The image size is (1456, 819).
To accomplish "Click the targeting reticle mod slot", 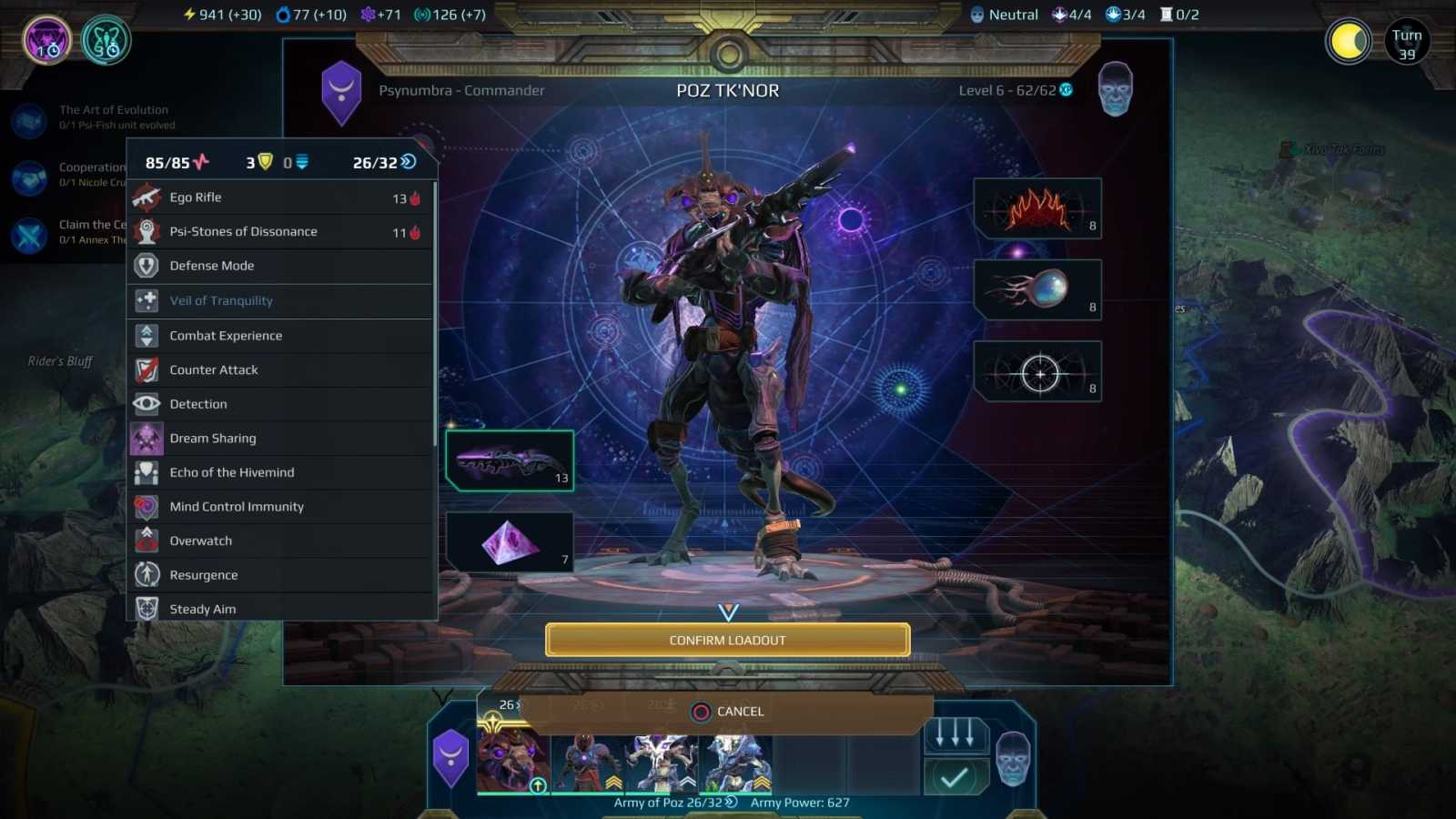I will pos(1037,370).
